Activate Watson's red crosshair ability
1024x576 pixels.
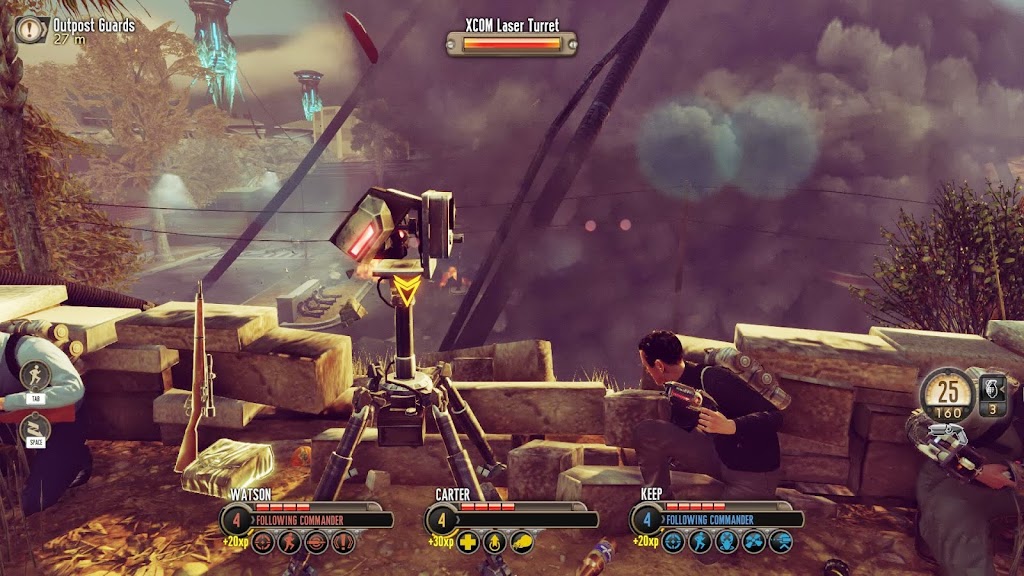click(264, 542)
